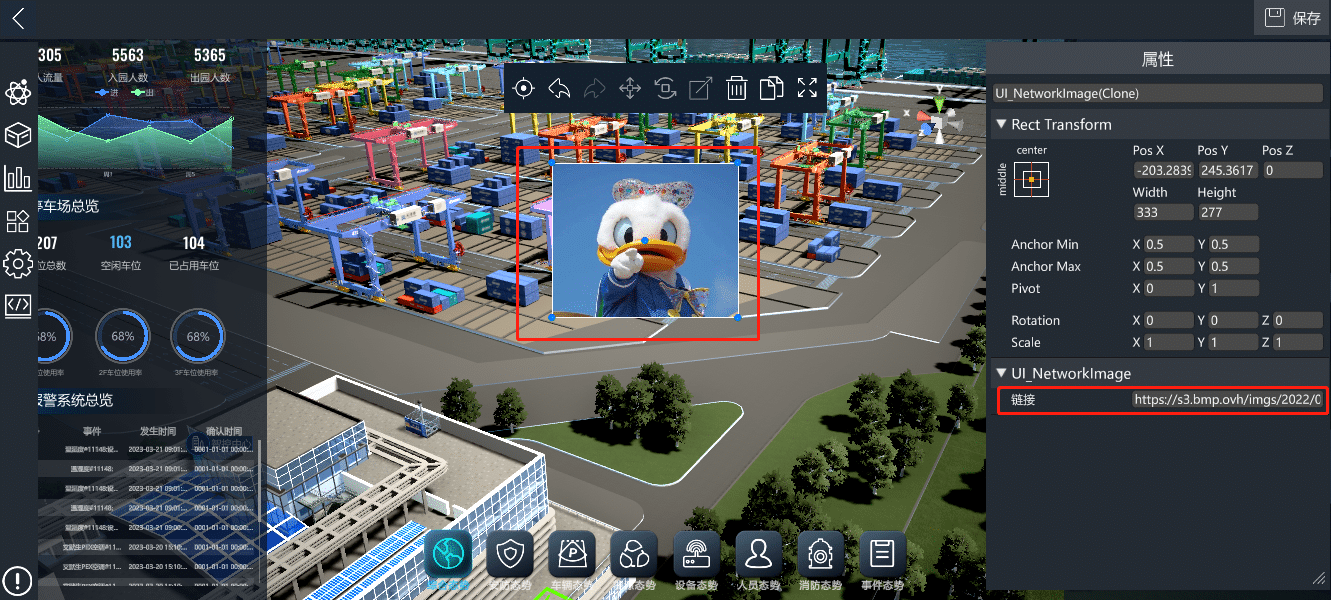Switch to the 设备态势 router view
The image size is (1331, 600).
pyautogui.click(x=697, y=553)
